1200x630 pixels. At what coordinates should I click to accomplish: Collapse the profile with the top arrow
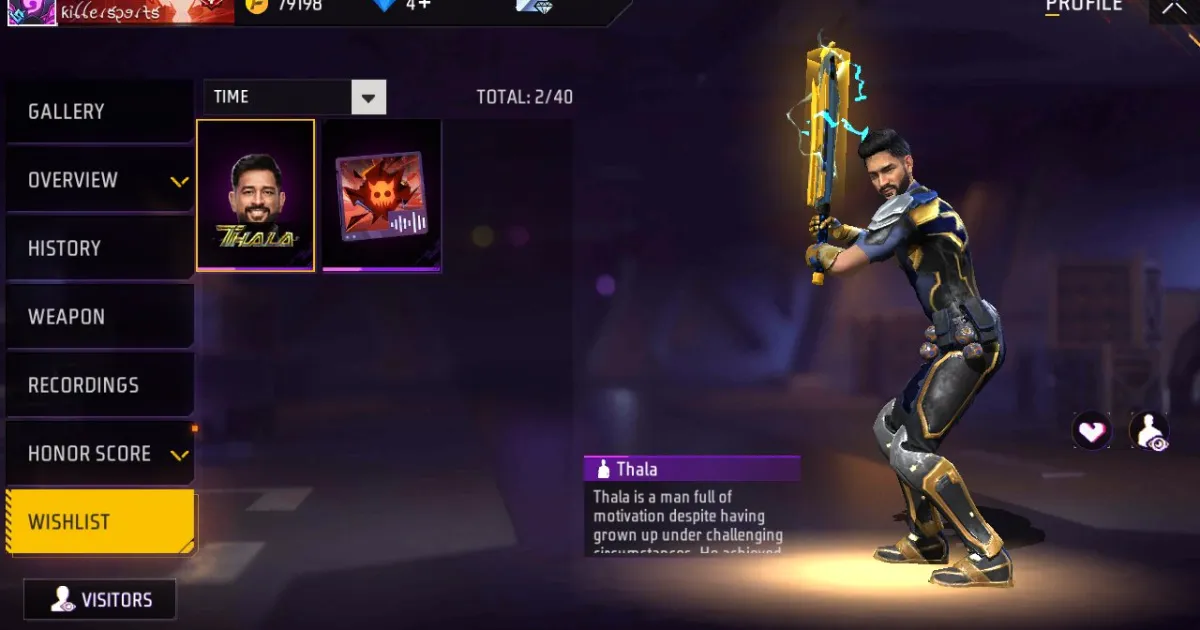[x=1173, y=8]
